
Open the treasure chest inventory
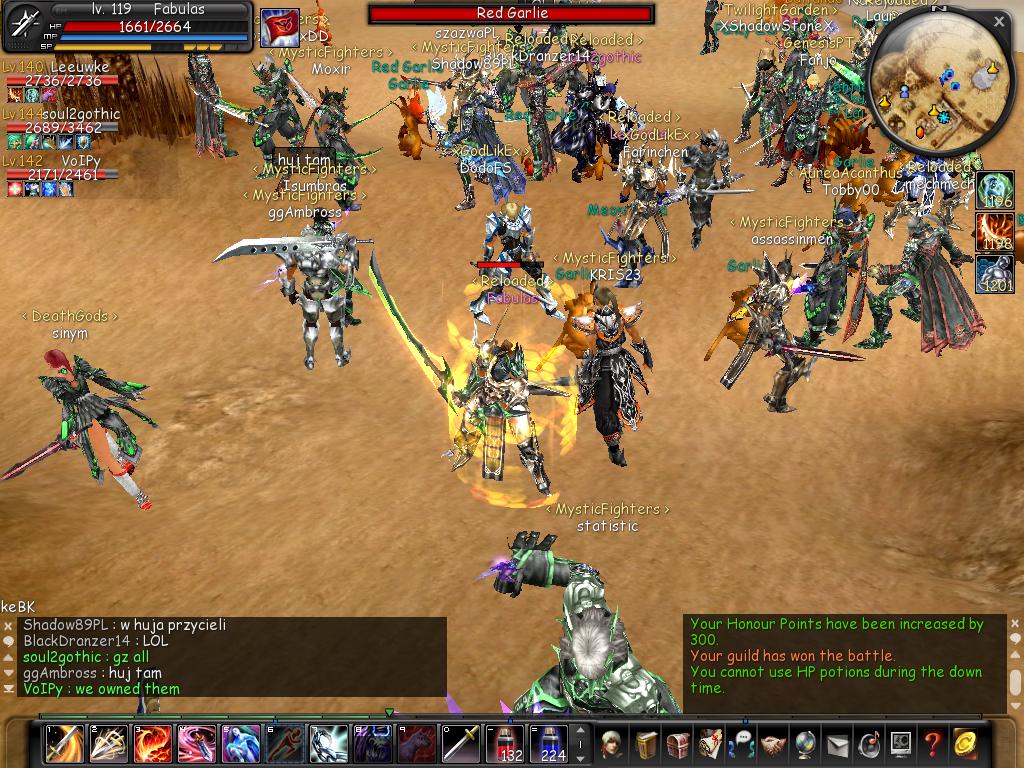pos(678,744)
